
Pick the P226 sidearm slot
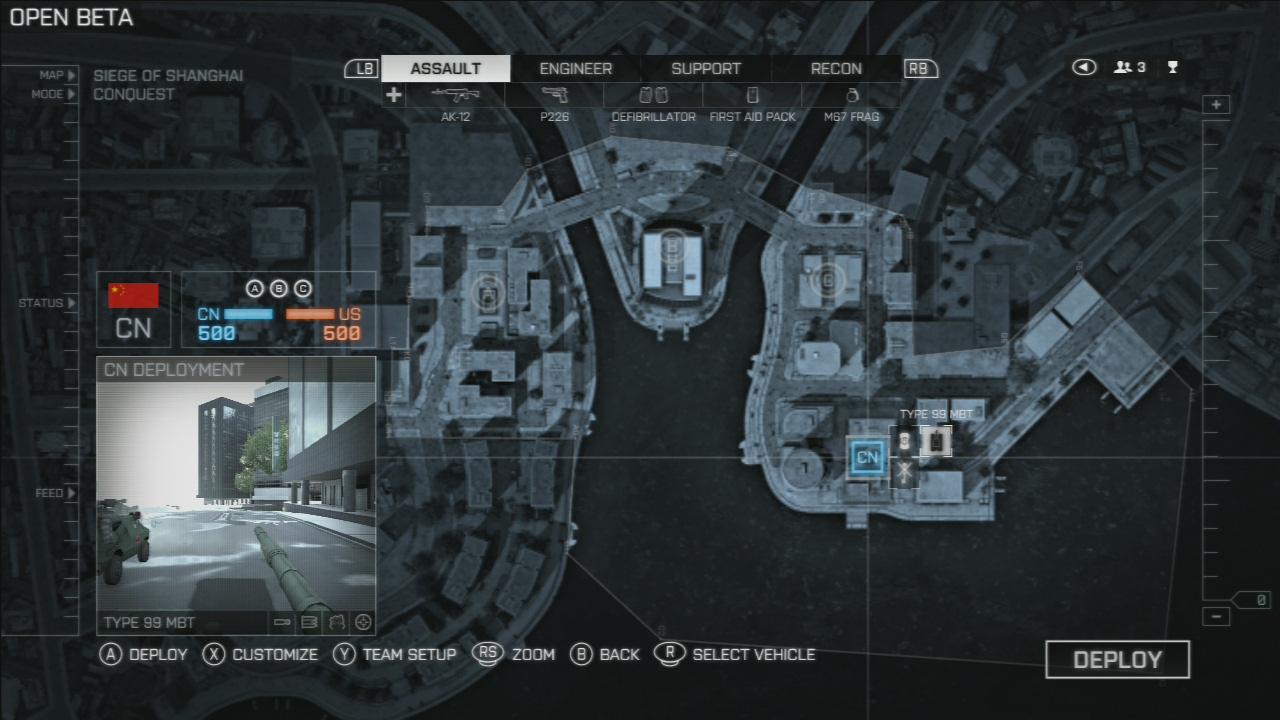coord(554,98)
